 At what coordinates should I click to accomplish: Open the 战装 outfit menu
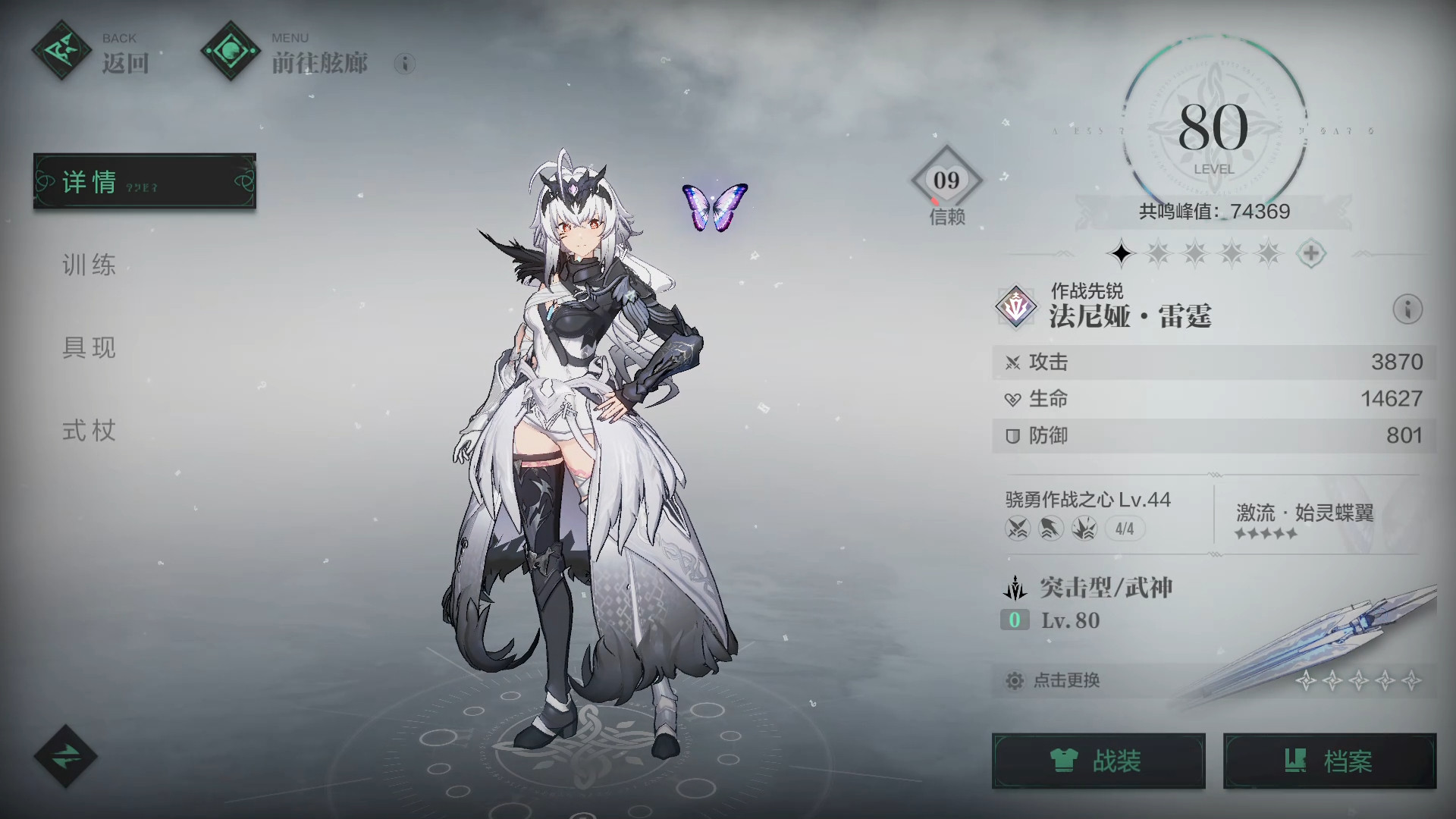[x=1098, y=761]
